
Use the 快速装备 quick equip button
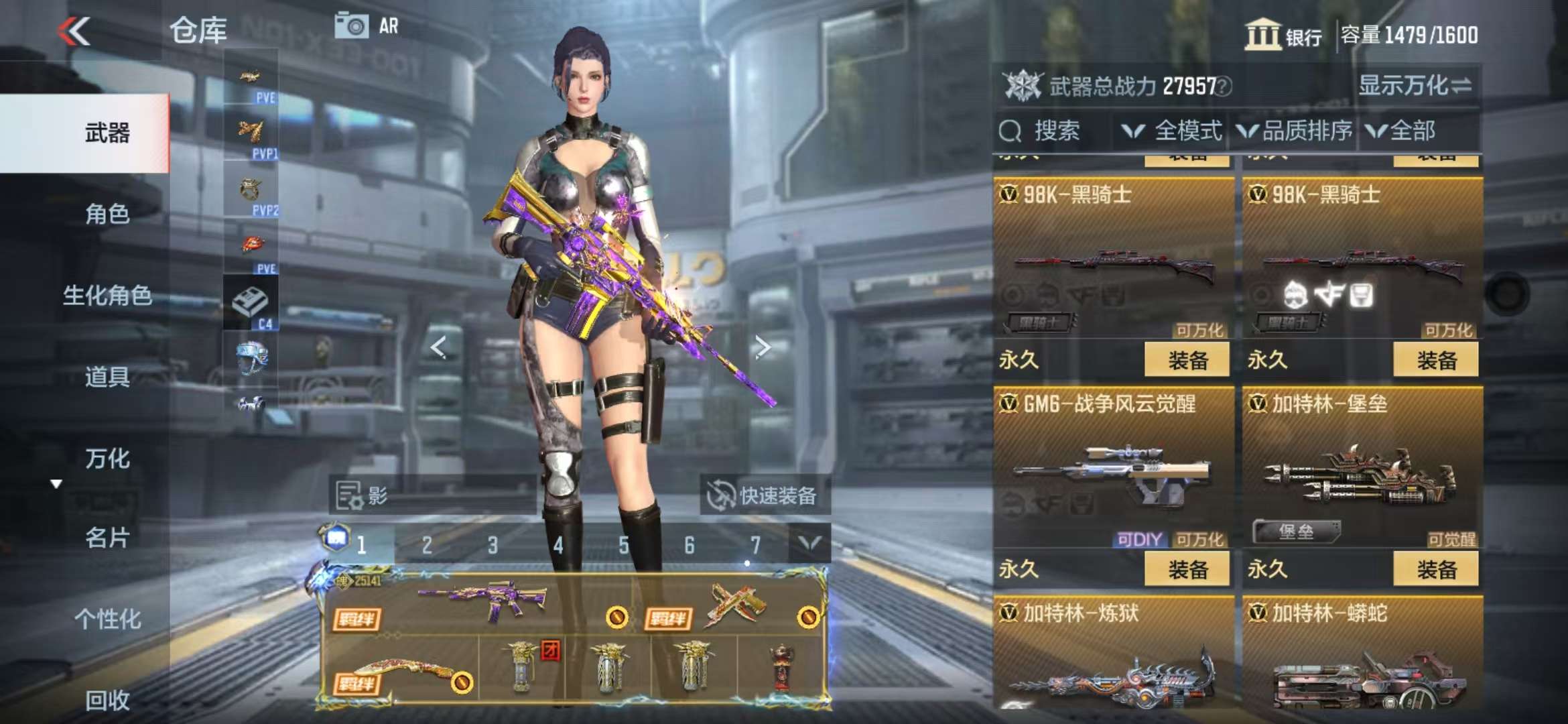click(x=765, y=496)
